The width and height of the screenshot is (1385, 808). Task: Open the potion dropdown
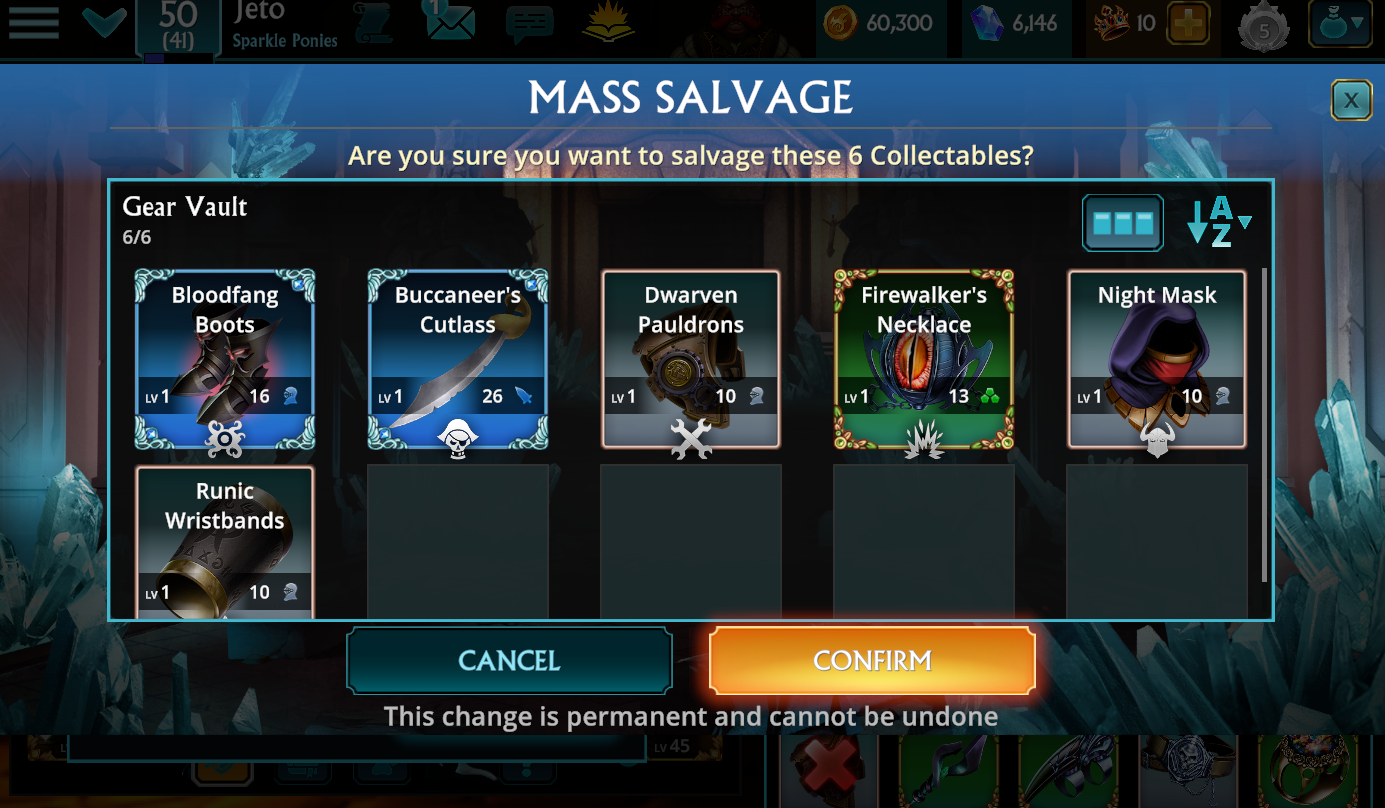click(1339, 24)
